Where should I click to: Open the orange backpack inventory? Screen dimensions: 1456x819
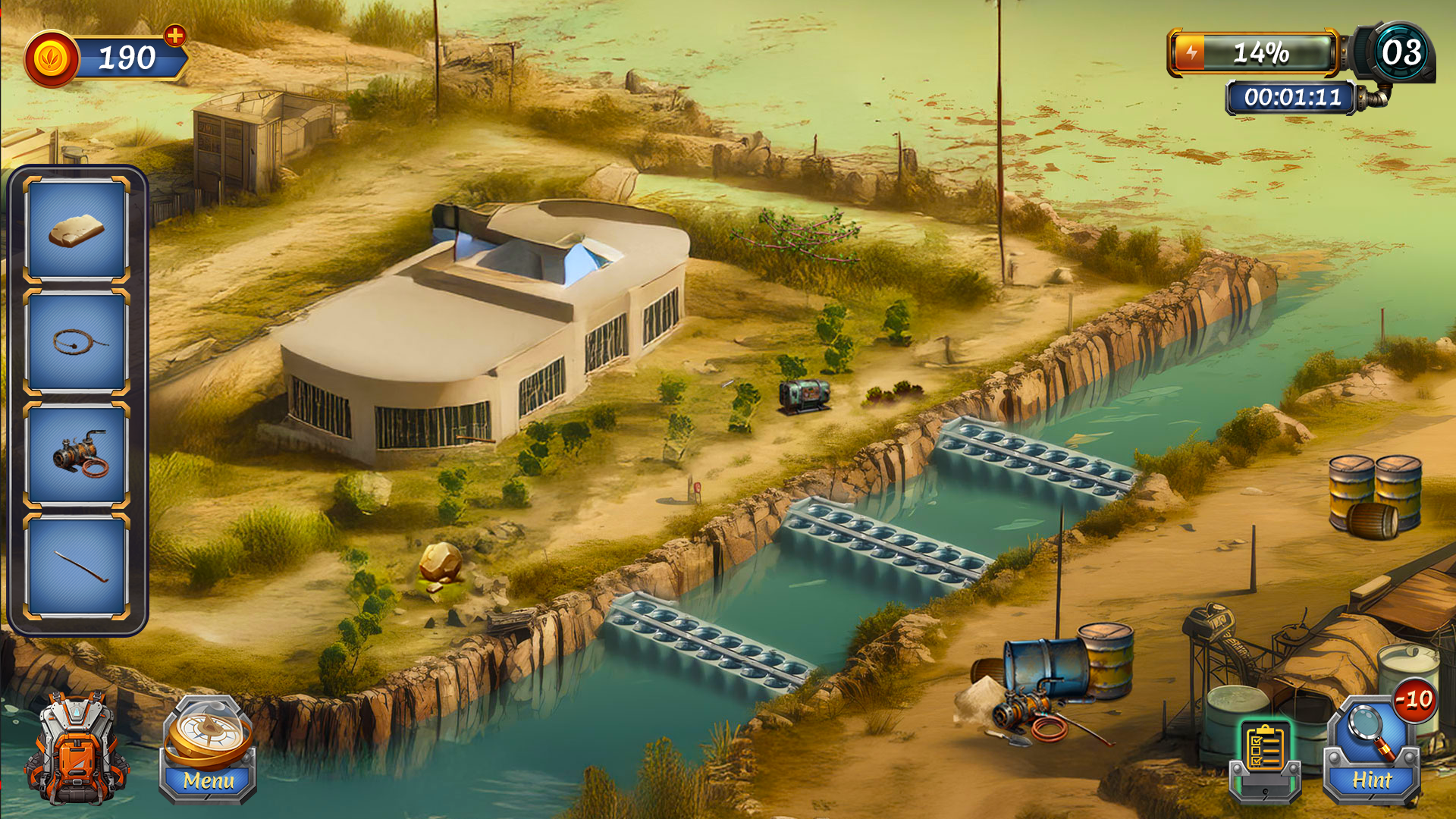[76, 749]
